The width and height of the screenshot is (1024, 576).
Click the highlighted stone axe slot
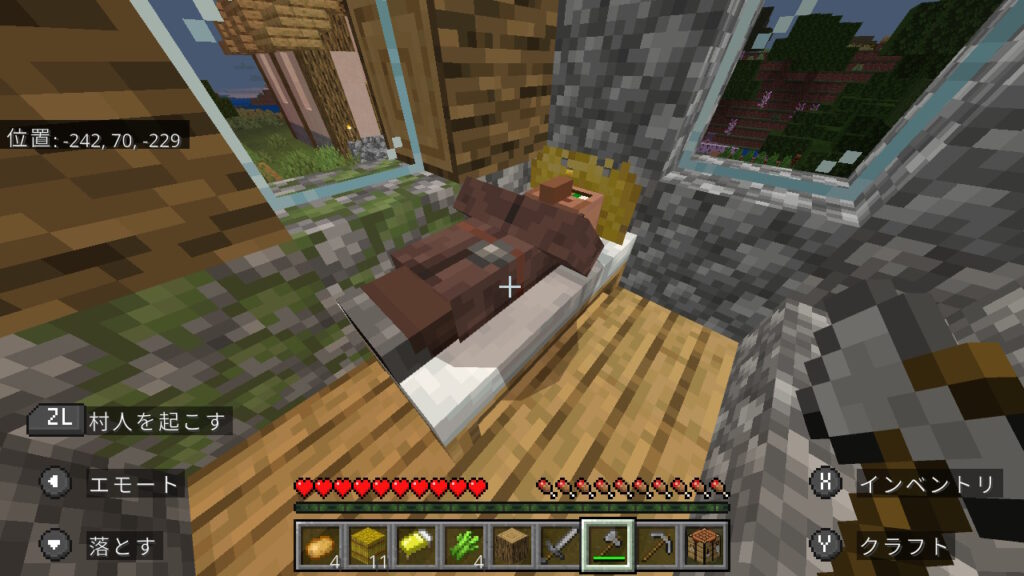point(607,544)
